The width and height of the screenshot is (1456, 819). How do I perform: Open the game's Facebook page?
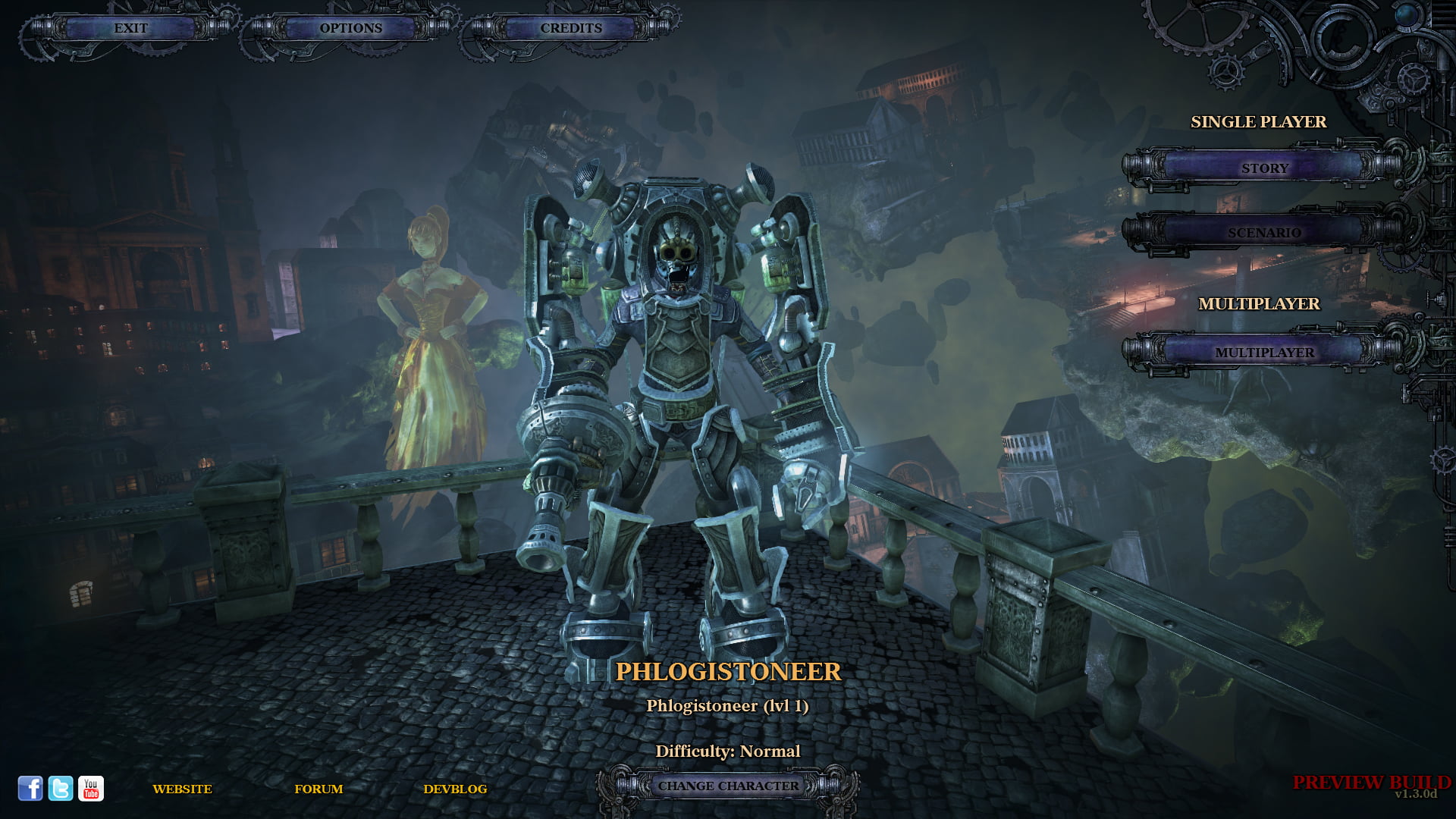click(x=30, y=789)
